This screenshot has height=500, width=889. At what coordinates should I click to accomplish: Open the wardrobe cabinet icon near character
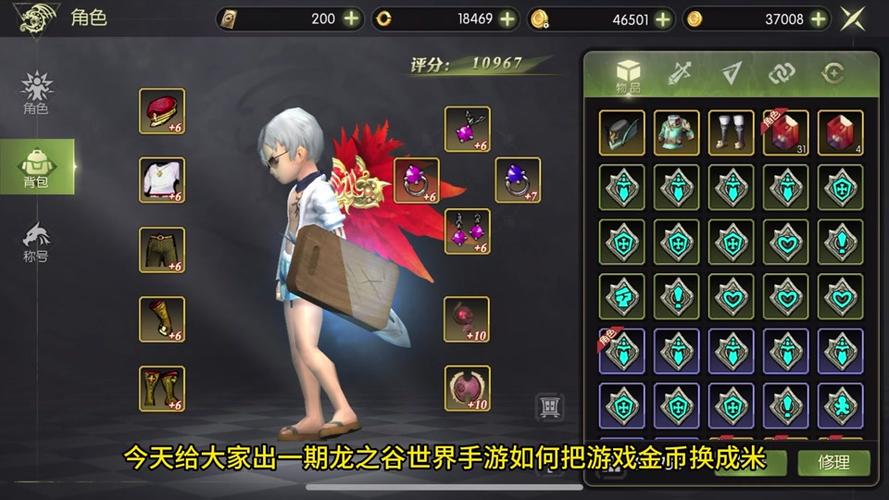(549, 407)
